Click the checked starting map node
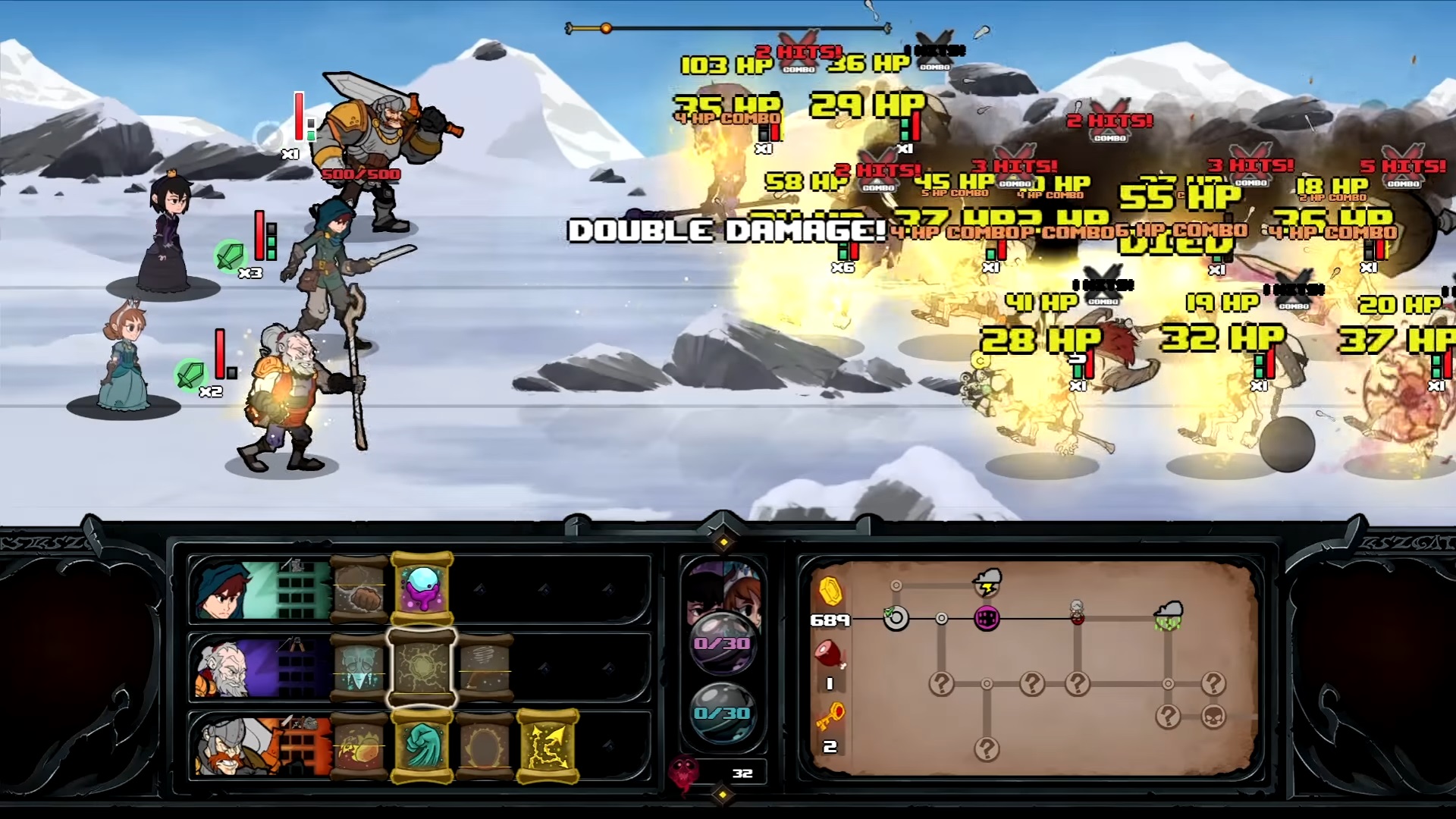Screen dimensions: 1456x819 click(x=896, y=618)
